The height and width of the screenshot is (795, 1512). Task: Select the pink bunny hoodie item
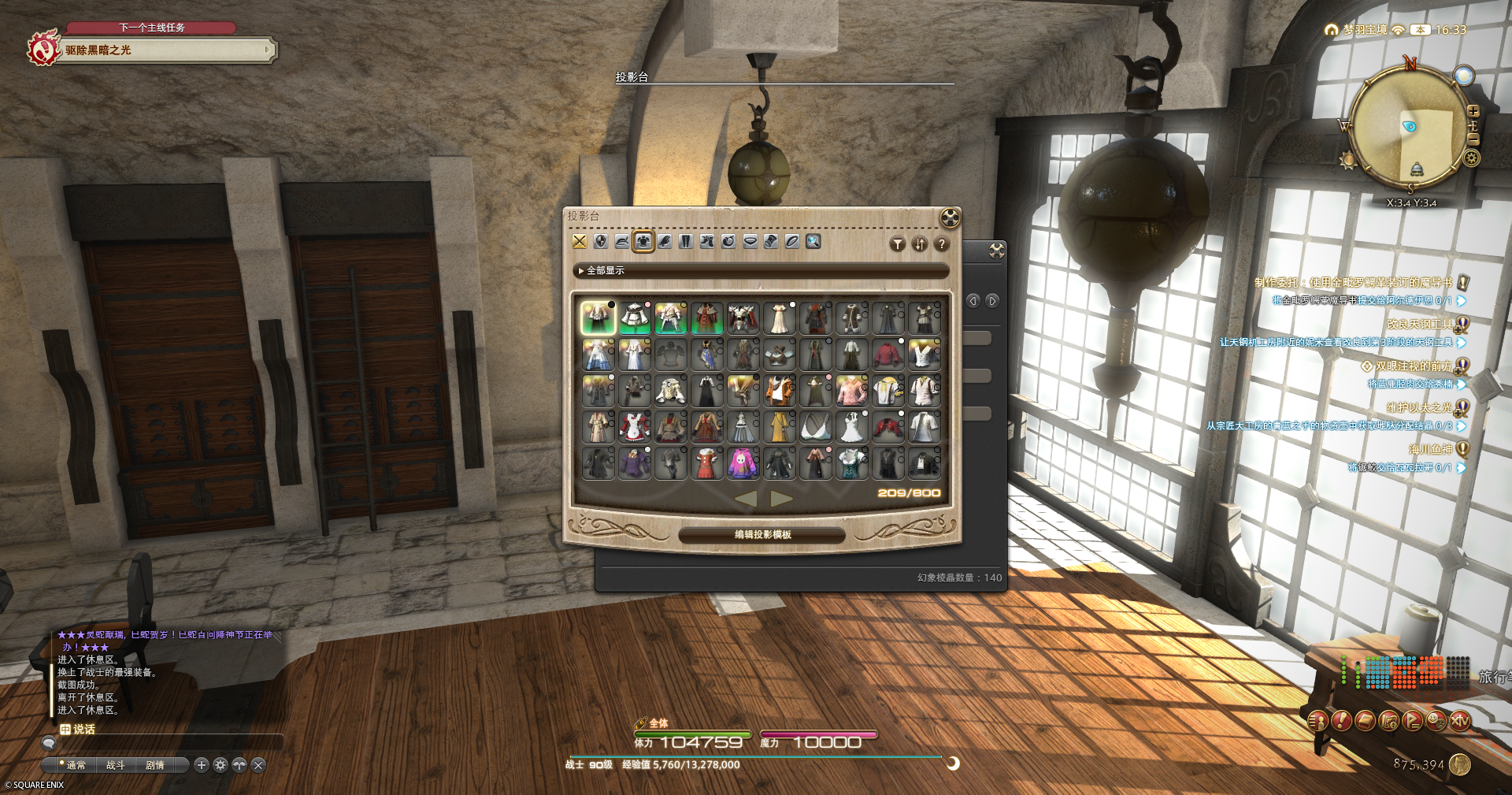click(x=743, y=463)
